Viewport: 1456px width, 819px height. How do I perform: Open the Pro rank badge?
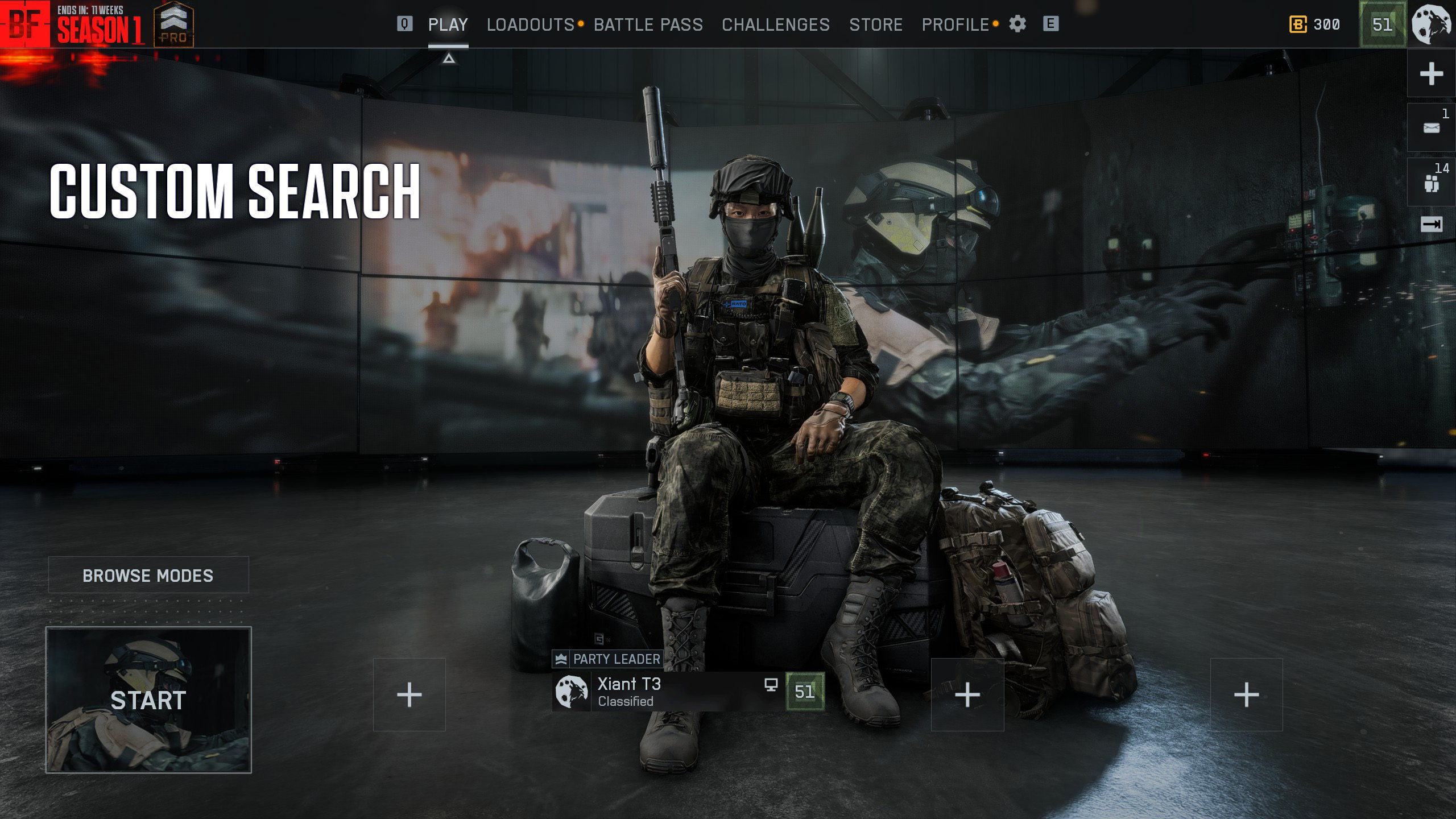coord(173,24)
